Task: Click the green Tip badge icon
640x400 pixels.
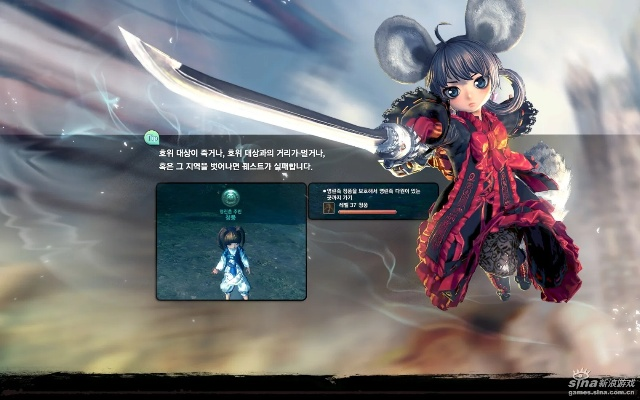Action: coord(151,136)
